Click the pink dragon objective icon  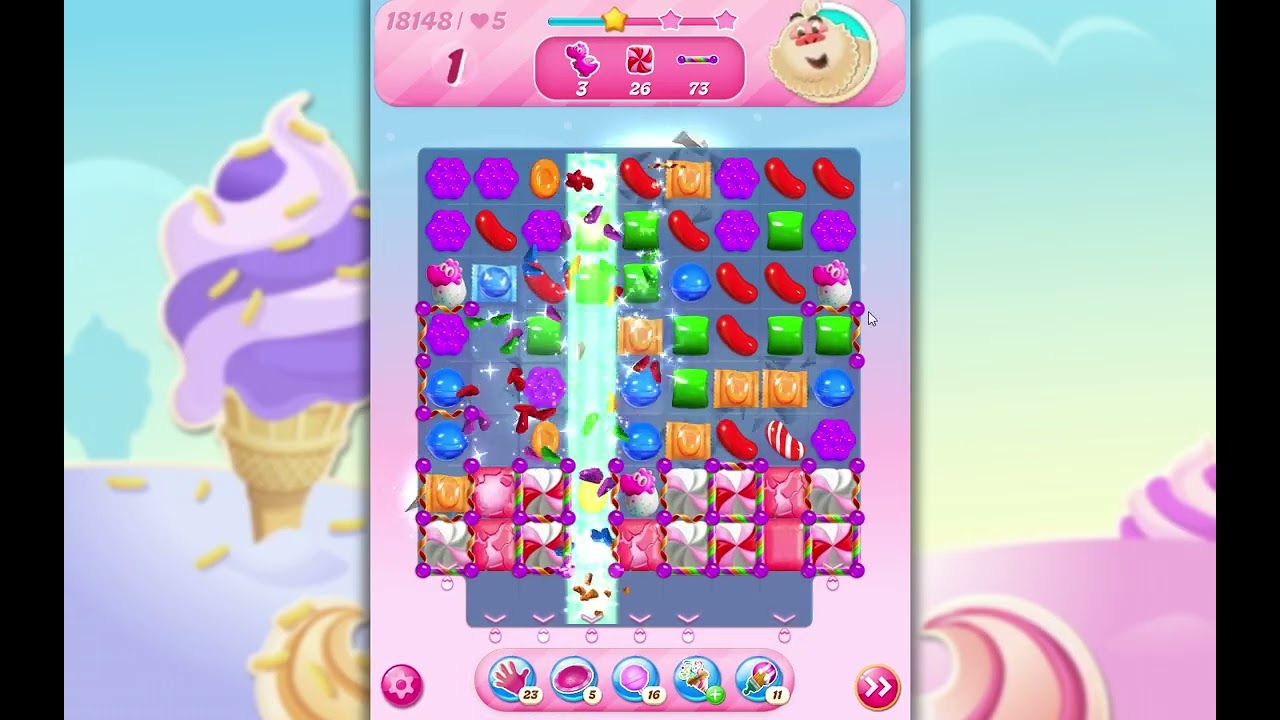(x=581, y=58)
